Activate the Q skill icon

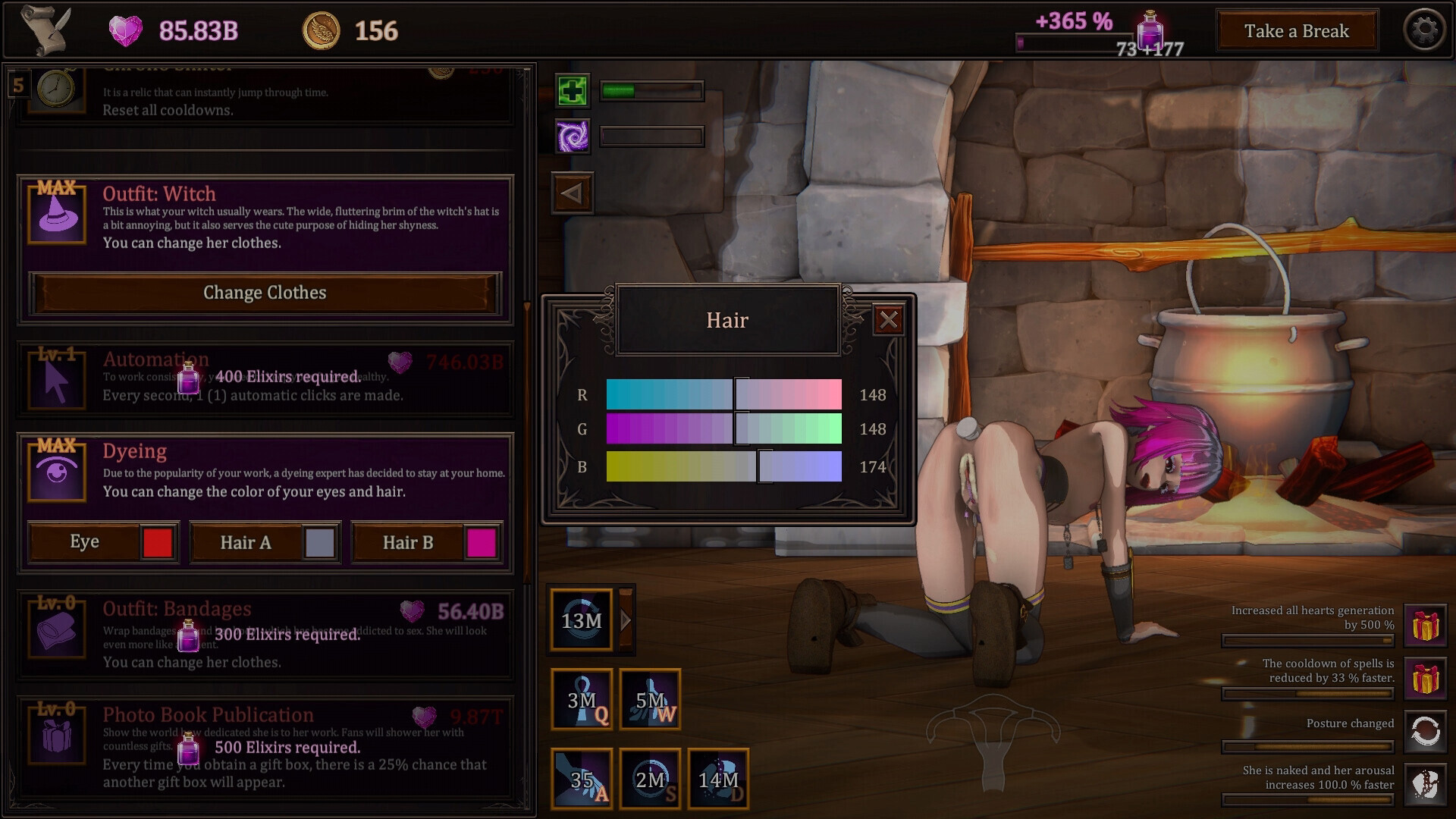tap(582, 699)
